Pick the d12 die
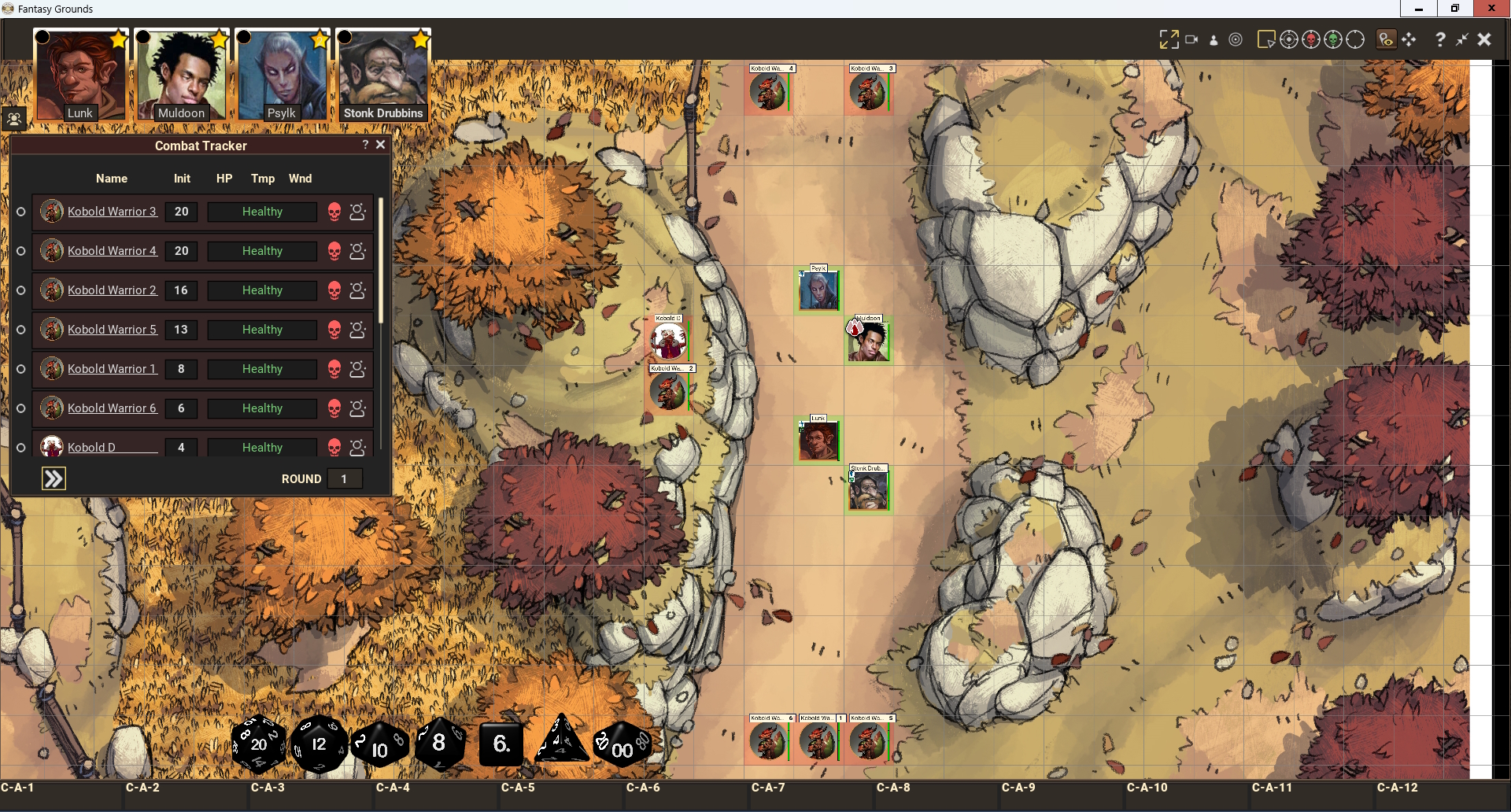 [x=319, y=744]
